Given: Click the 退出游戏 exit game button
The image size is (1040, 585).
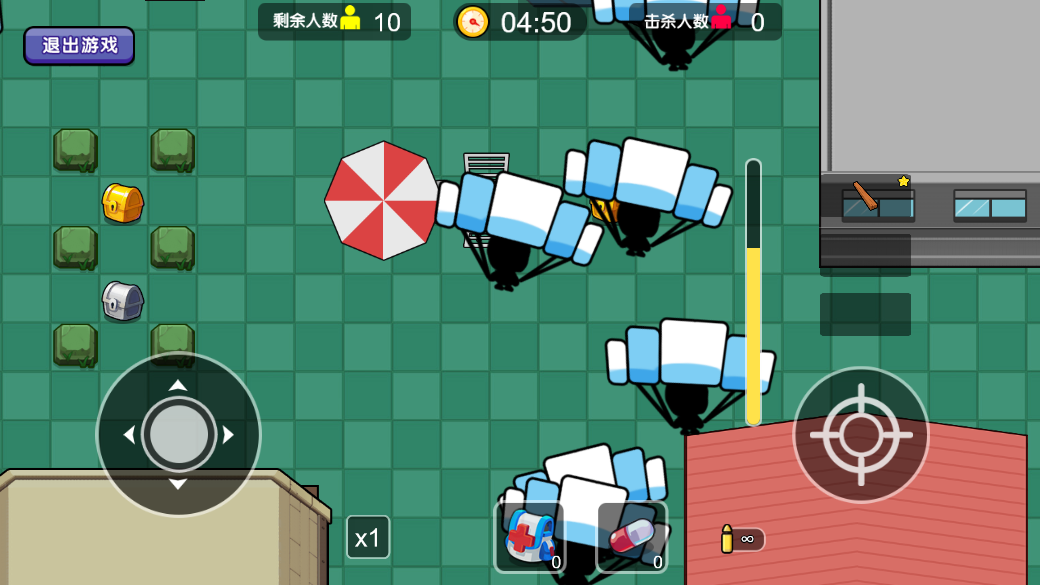Looking at the screenshot, I should (x=79, y=45).
